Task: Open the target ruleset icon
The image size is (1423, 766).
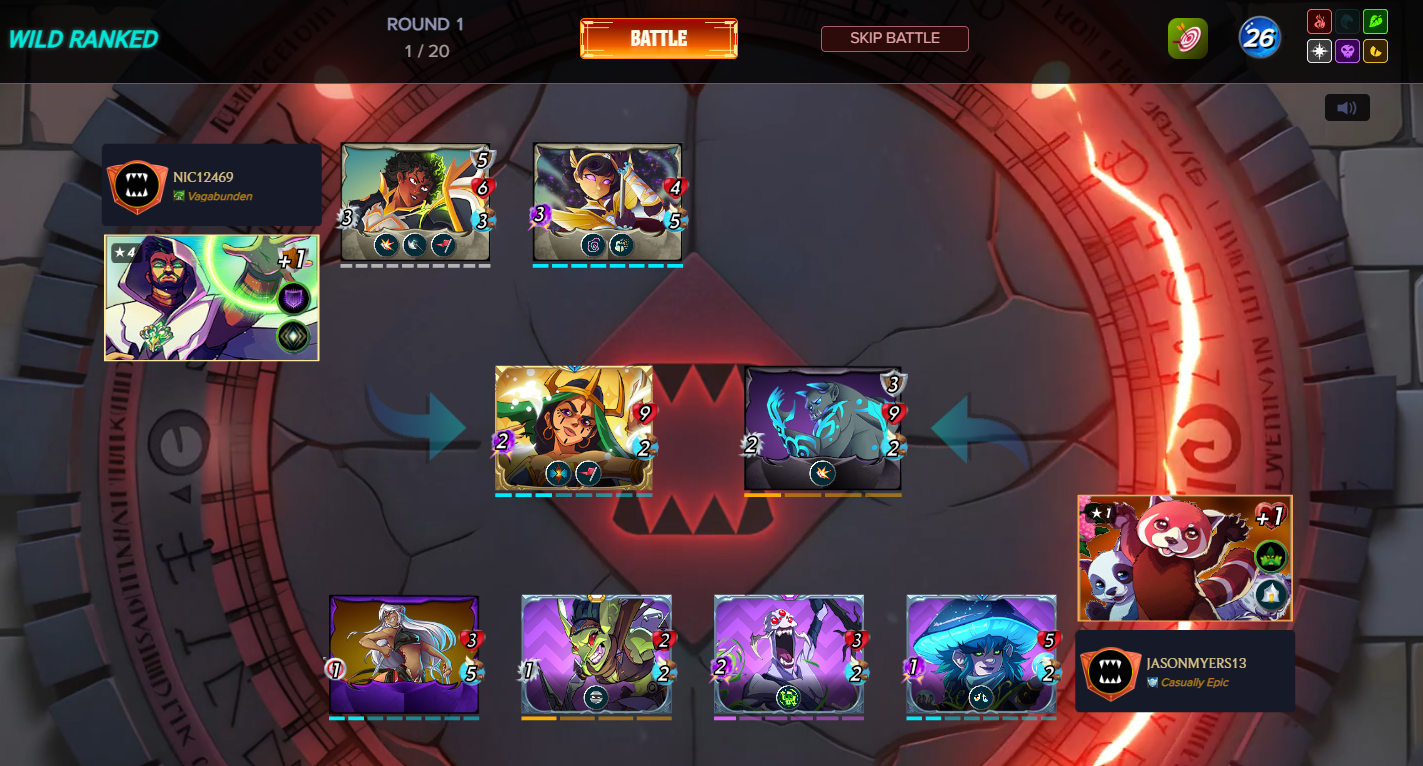Action: coord(1187,39)
